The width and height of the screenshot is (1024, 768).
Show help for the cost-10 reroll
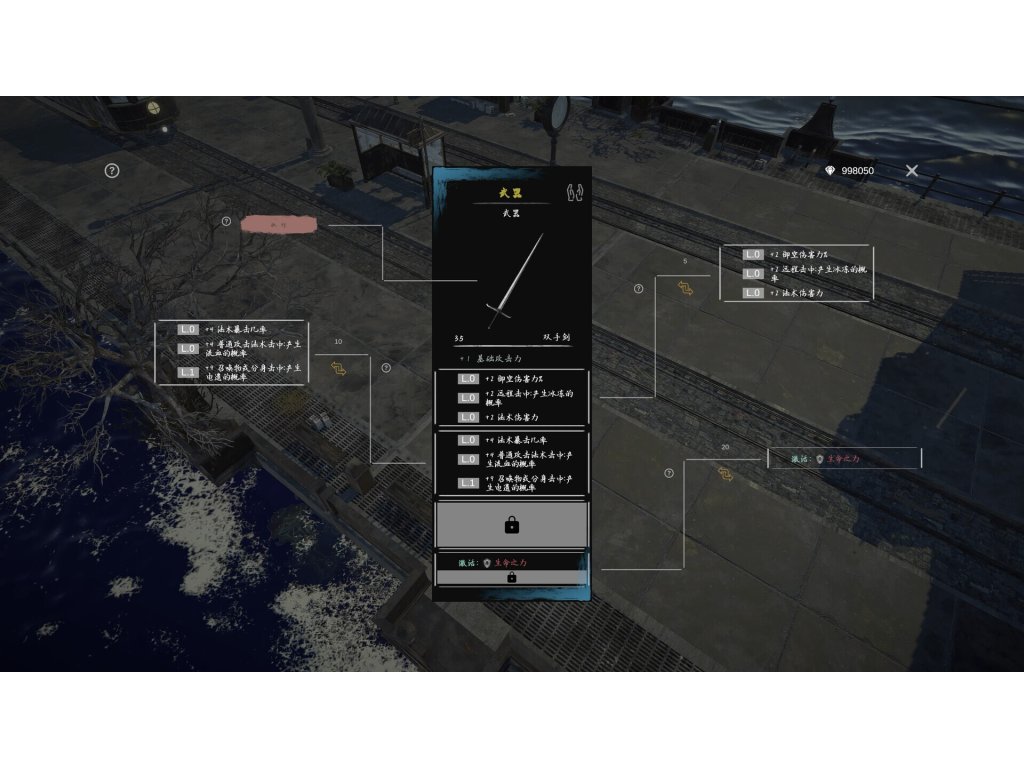(386, 368)
